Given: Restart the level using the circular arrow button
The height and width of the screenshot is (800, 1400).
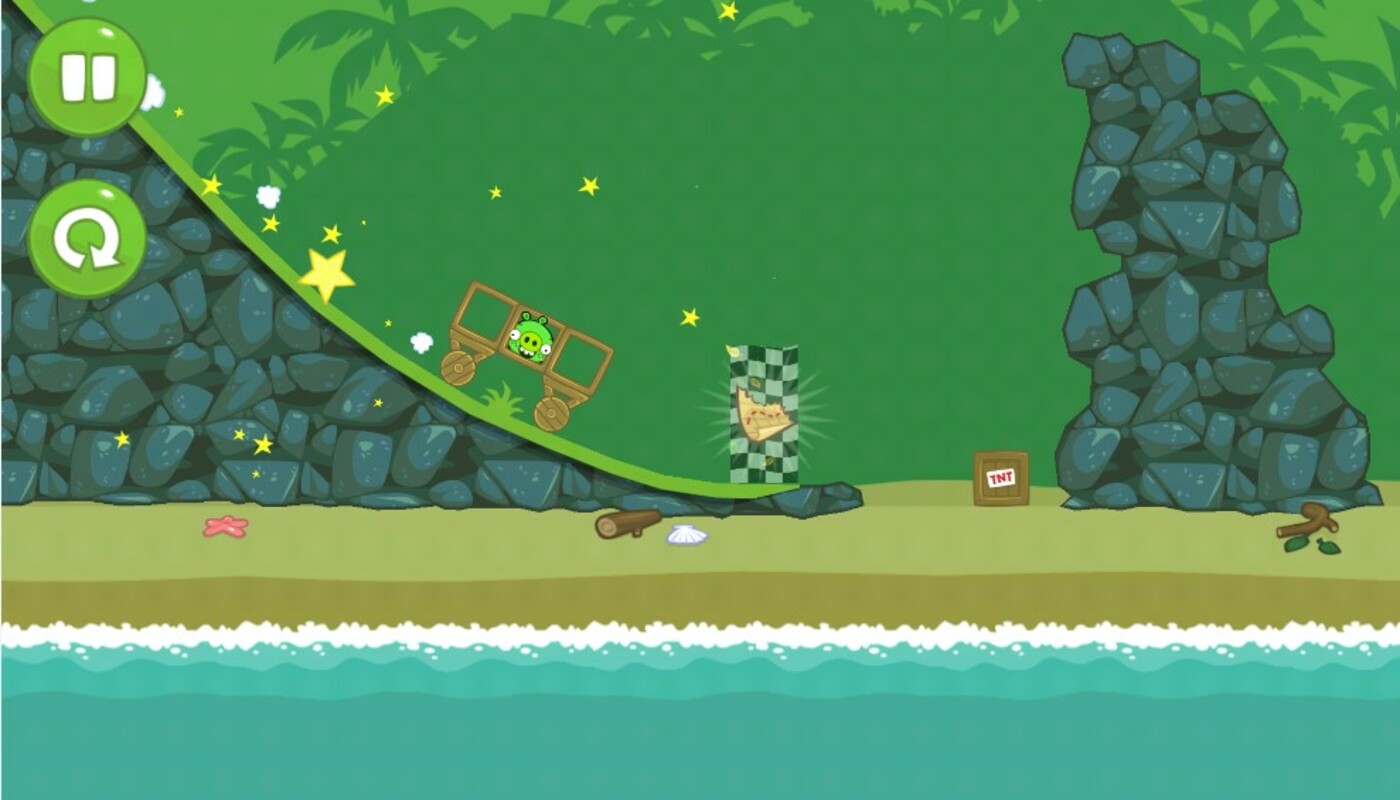Looking at the screenshot, I should (x=87, y=239).
